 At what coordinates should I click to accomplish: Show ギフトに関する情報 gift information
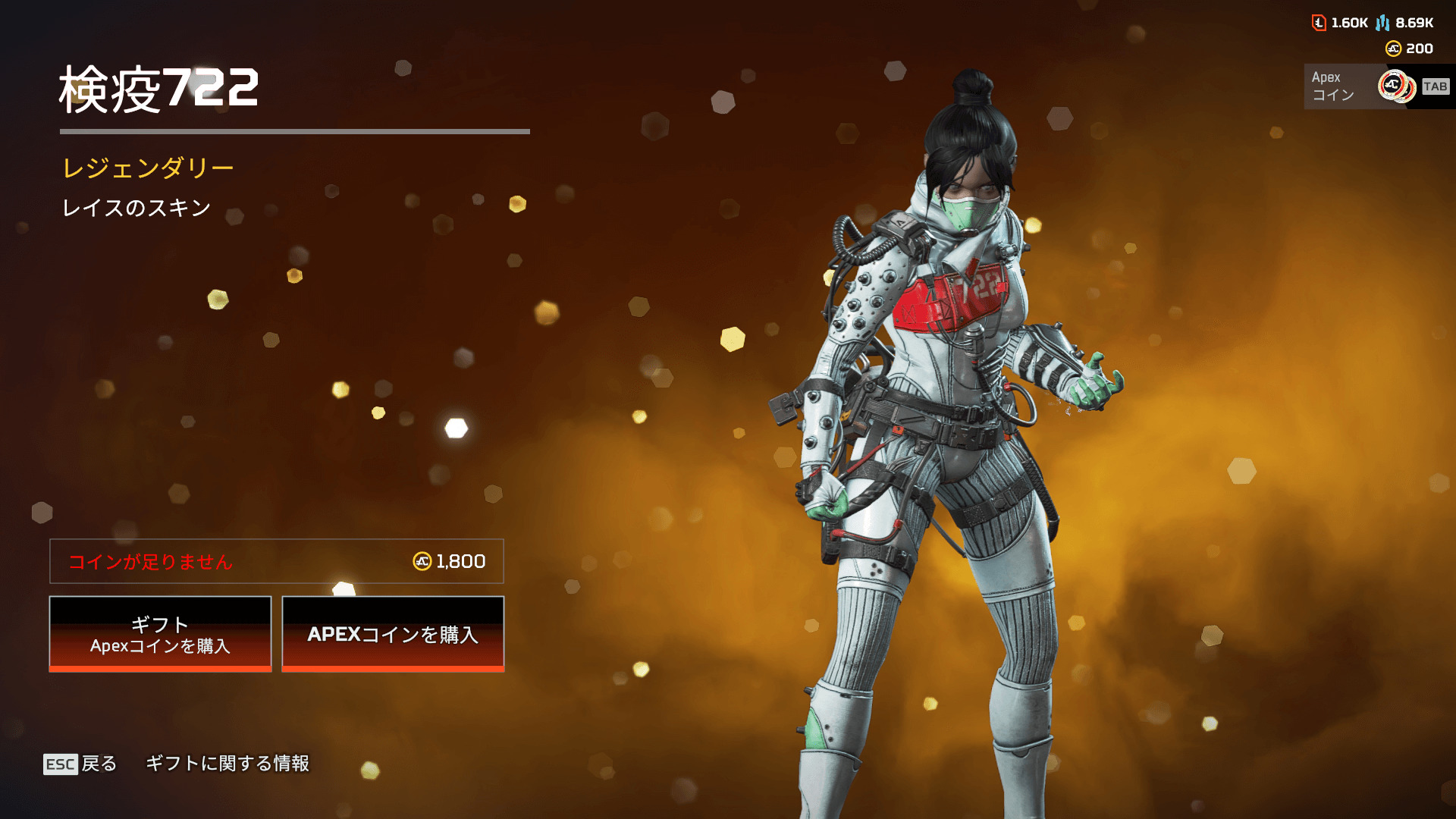(227, 764)
